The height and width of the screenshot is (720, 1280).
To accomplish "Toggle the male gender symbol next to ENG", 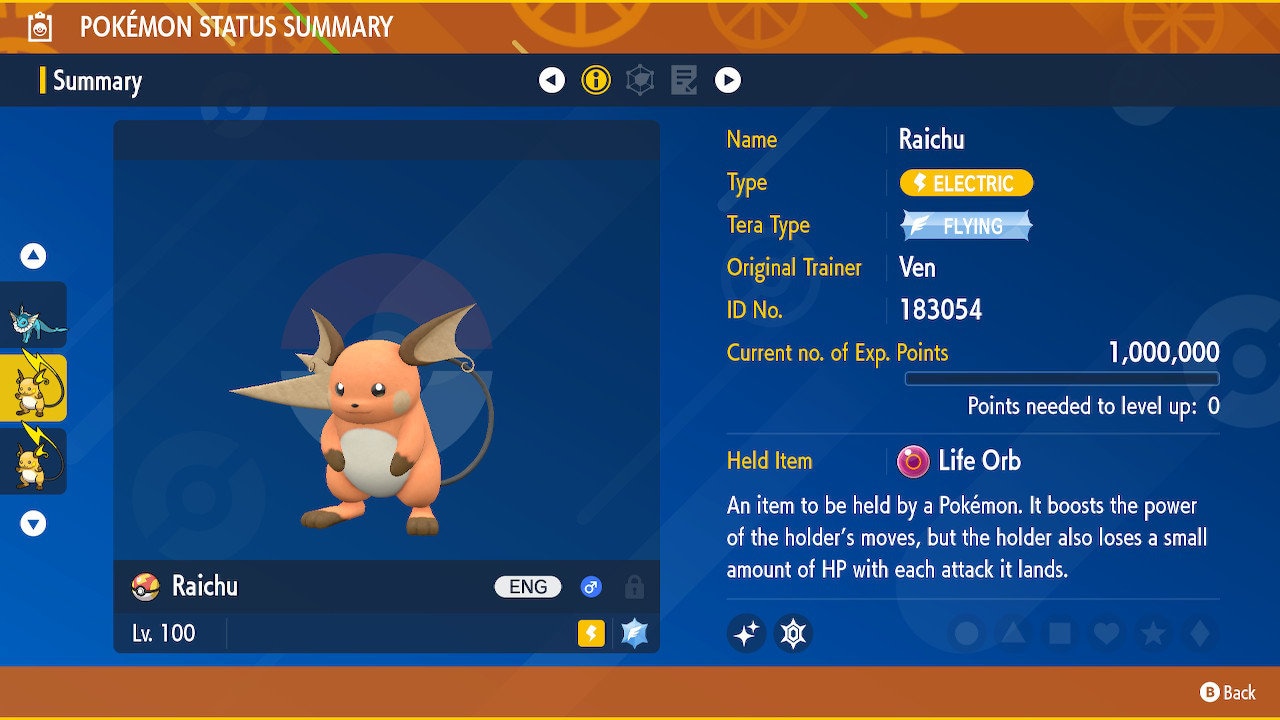I will pos(590,587).
